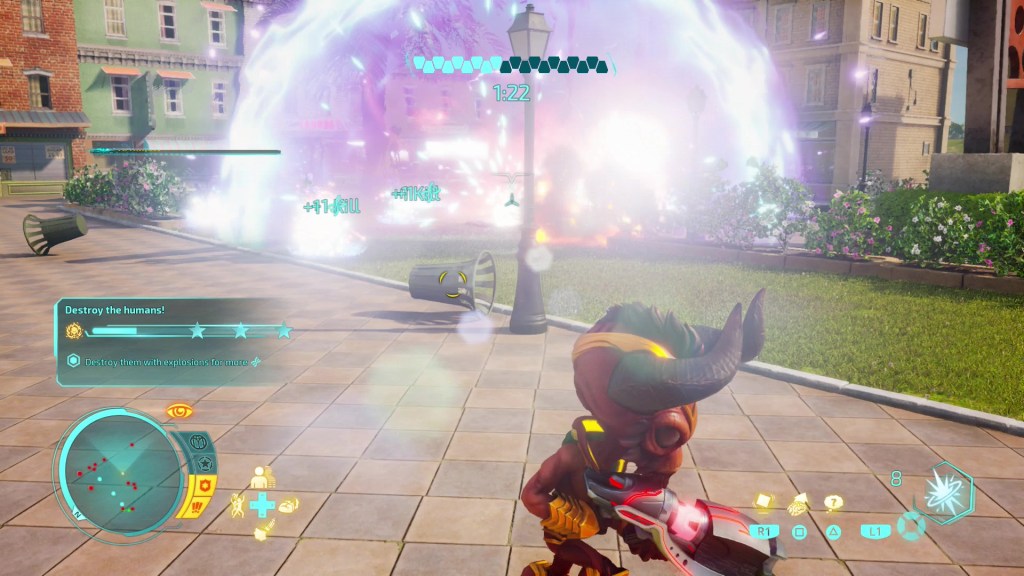Activate the yellow cube ability icon
The image size is (1024, 576).
[766, 503]
